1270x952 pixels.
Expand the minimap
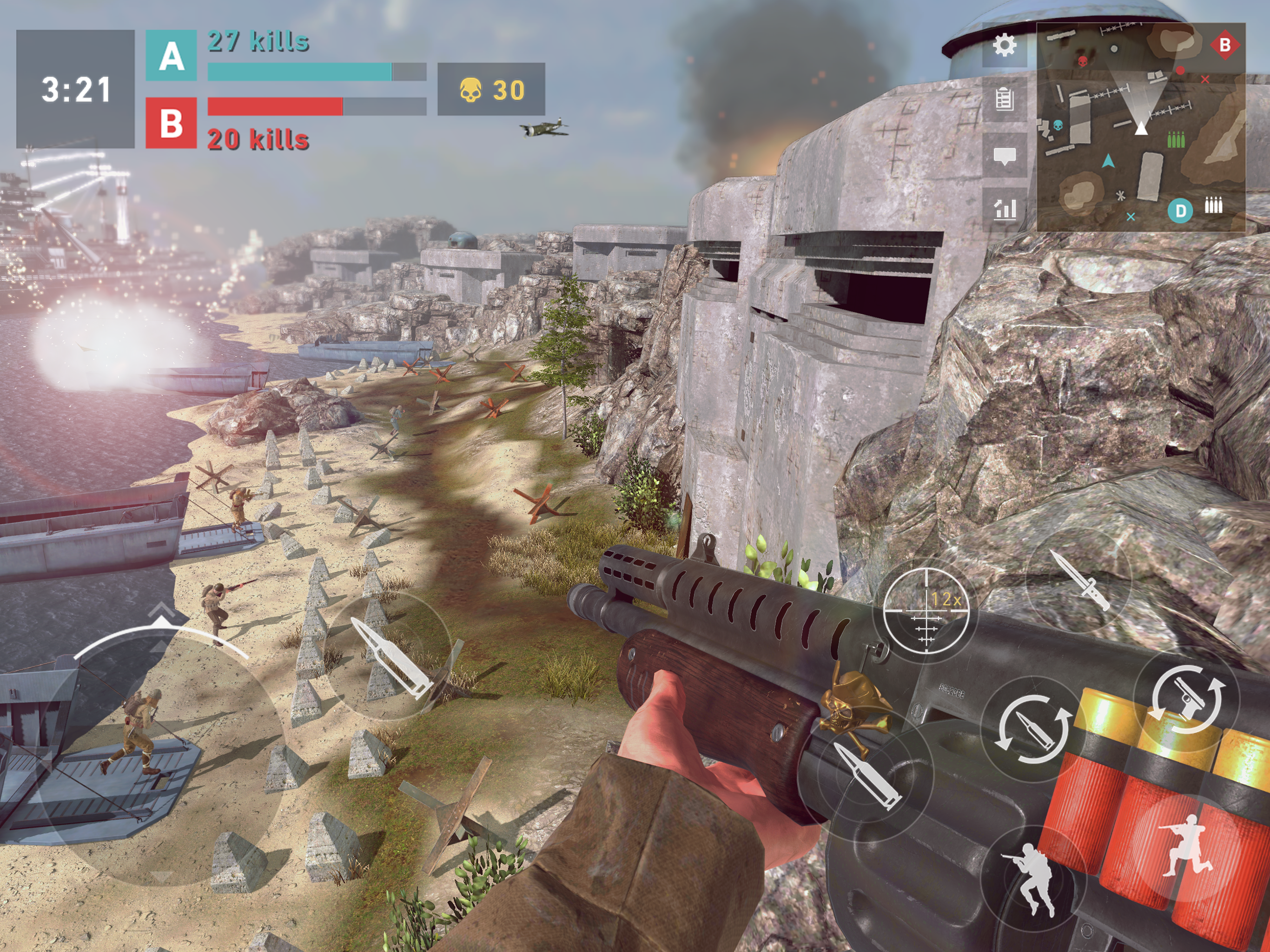pyautogui.click(x=1140, y=127)
